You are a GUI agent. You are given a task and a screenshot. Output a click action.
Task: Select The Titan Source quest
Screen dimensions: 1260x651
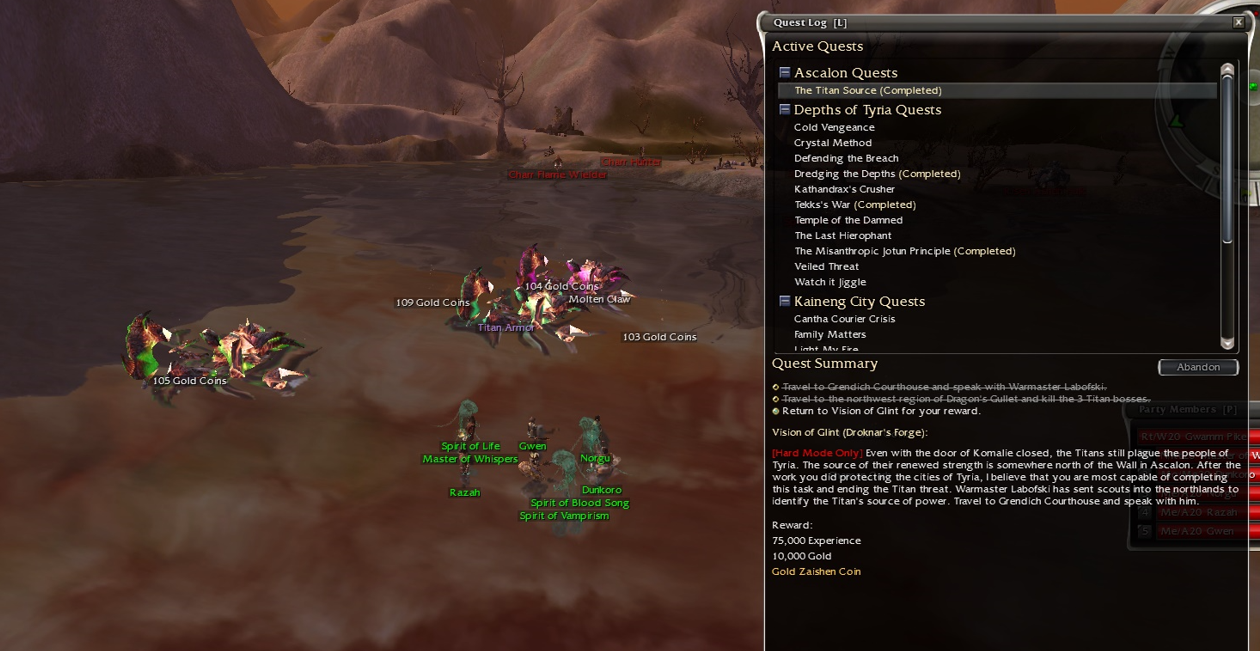click(x=867, y=90)
